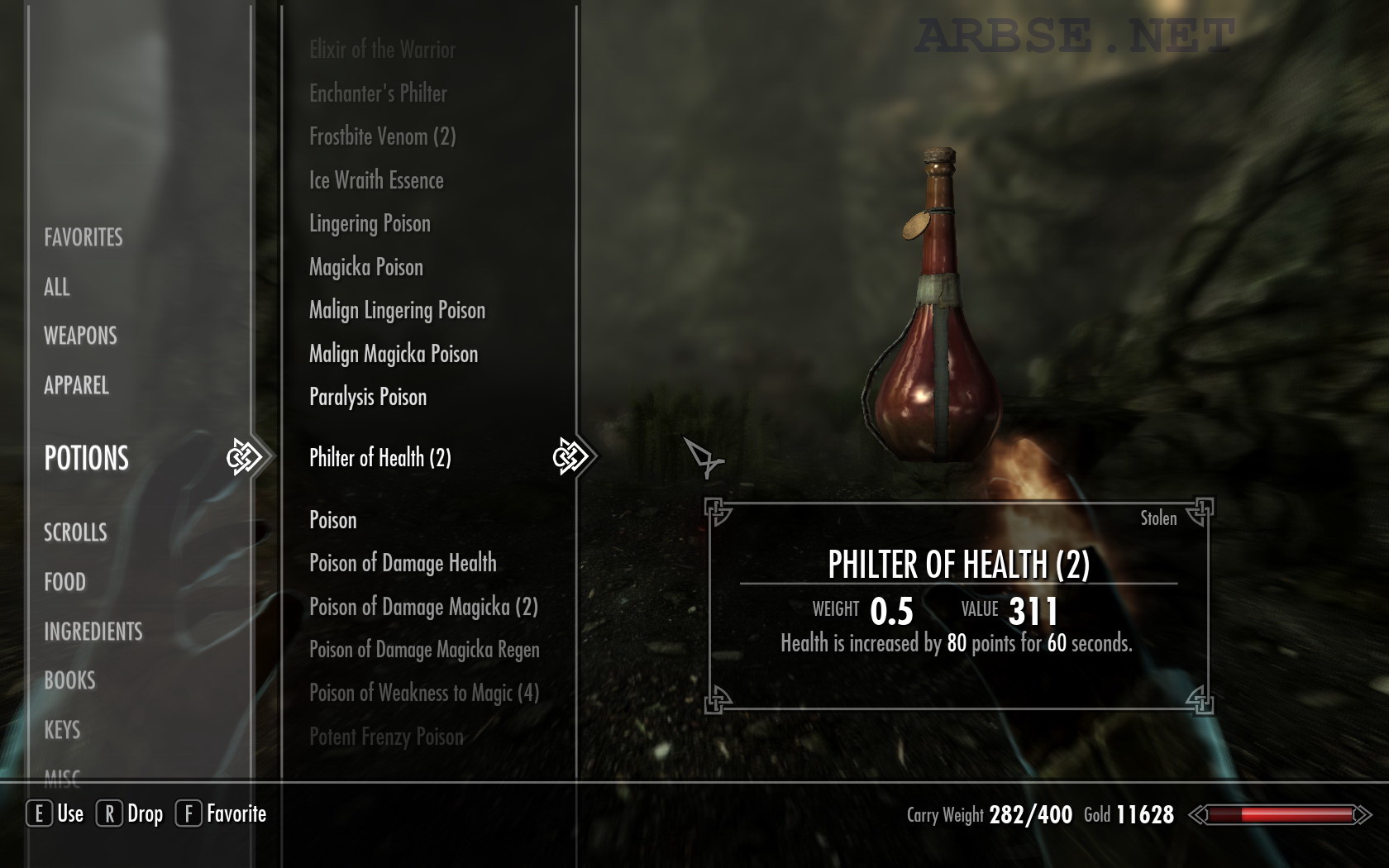Select Paralysis Poison from the list
Screen dimensions: 1389x868
pos(368,397)
